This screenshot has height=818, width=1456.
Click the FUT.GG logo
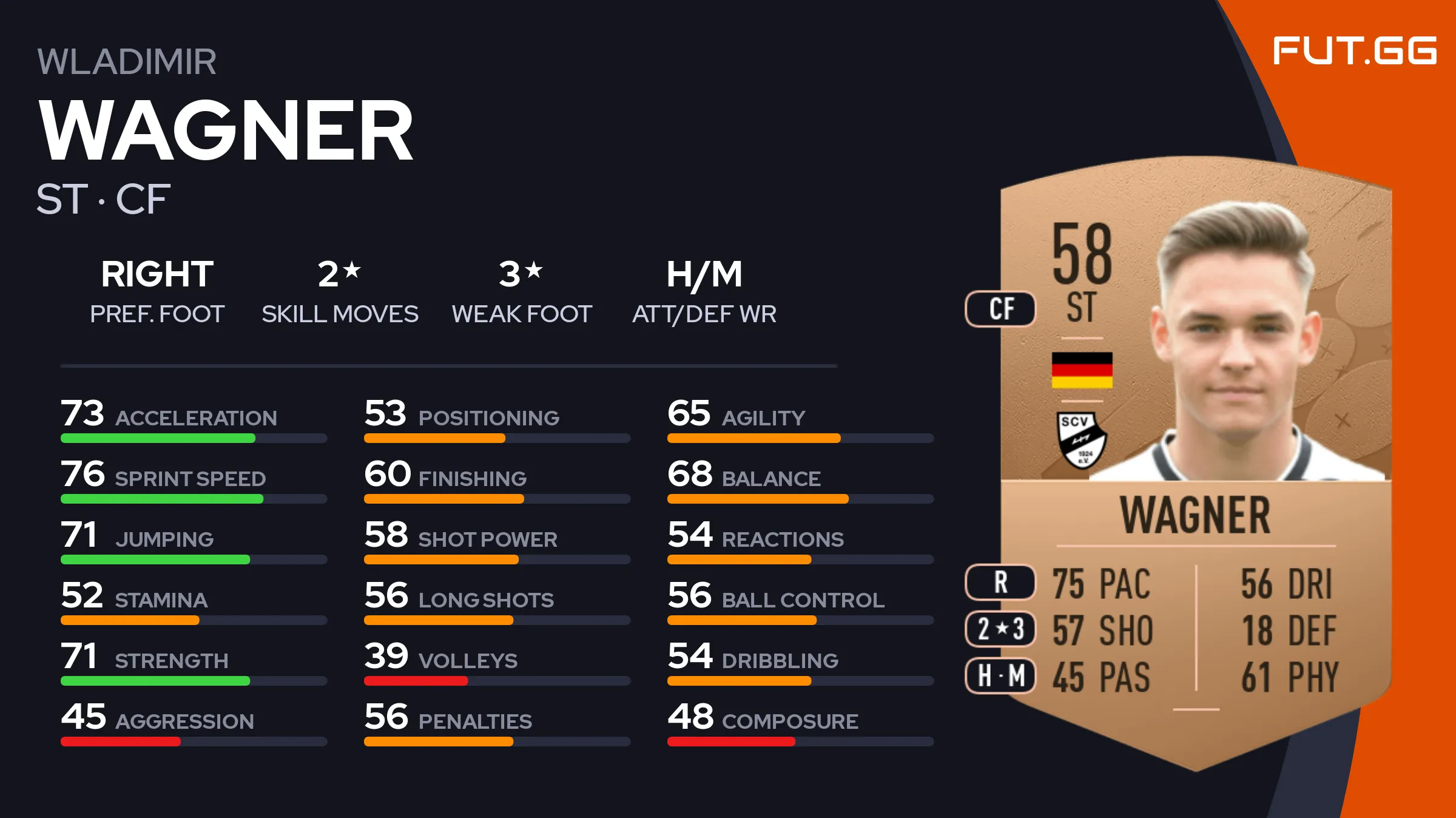coord(1354,50)
